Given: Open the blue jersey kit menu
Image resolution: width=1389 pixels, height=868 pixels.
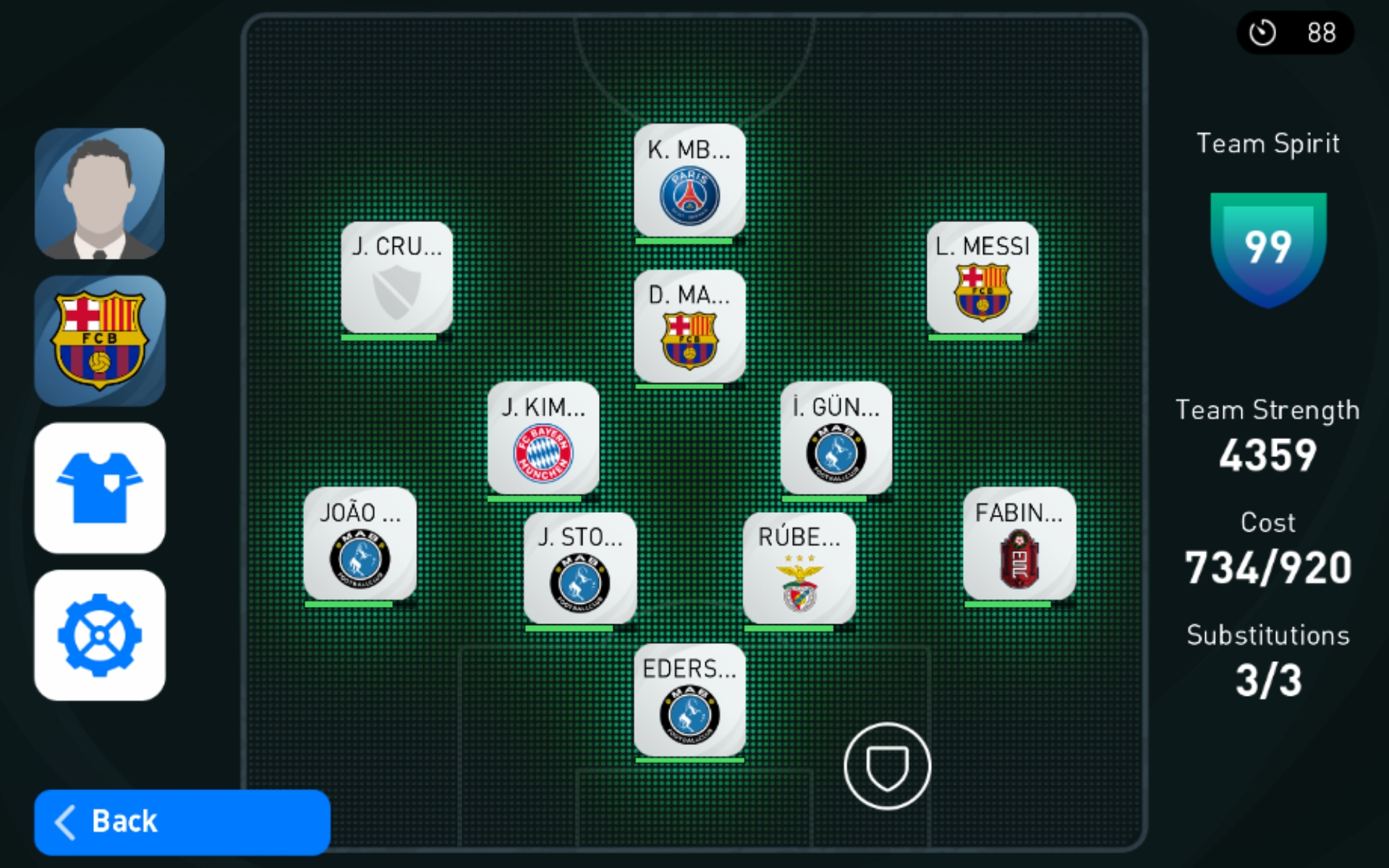Looking at the screenshot, I should [100, 488].
